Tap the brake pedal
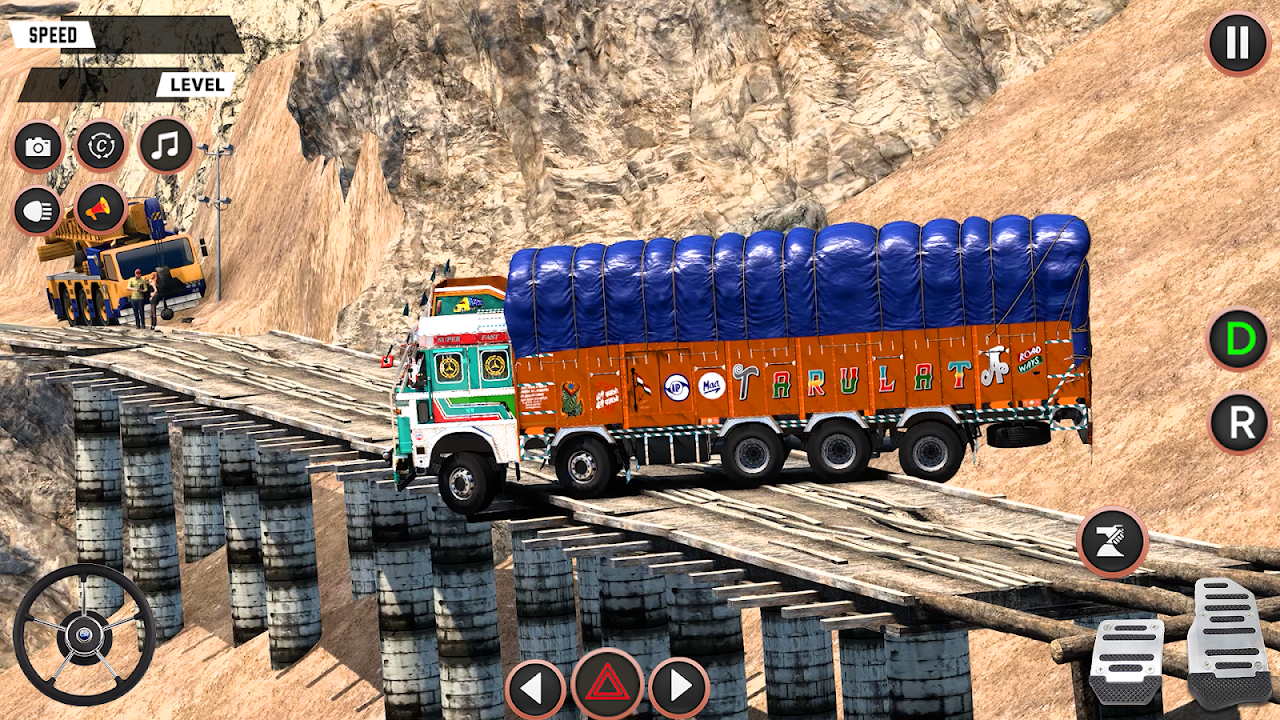 click(1126, 662)
